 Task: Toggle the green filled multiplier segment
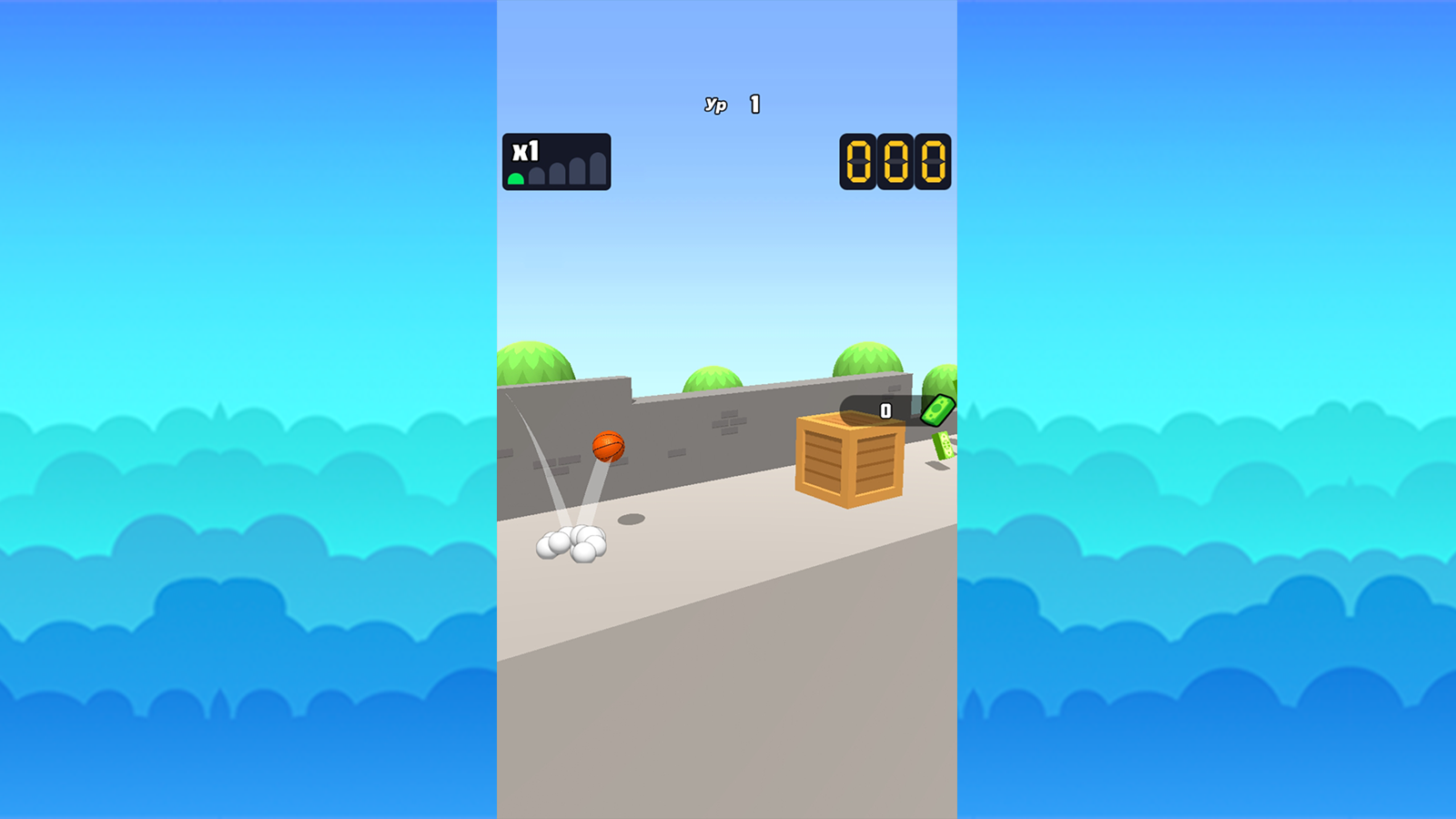[x=517, y=178]
